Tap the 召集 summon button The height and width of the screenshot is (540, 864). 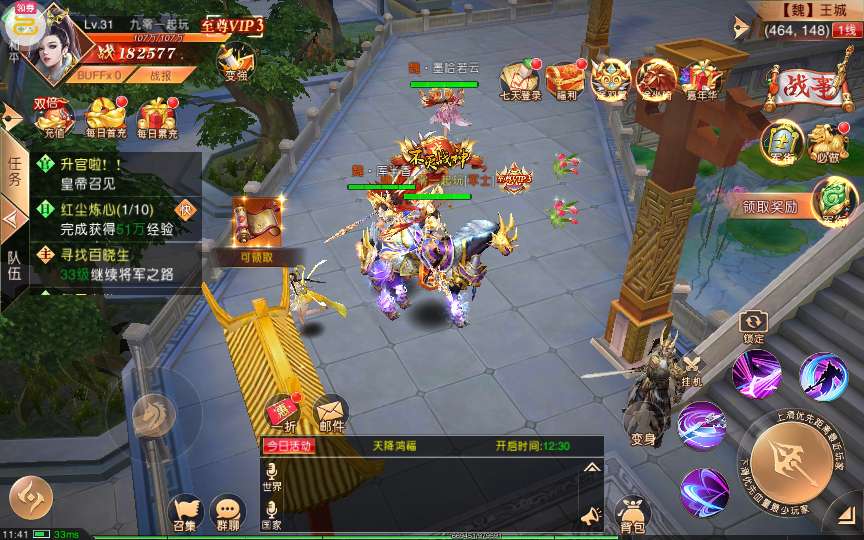(x=184, y=512)
